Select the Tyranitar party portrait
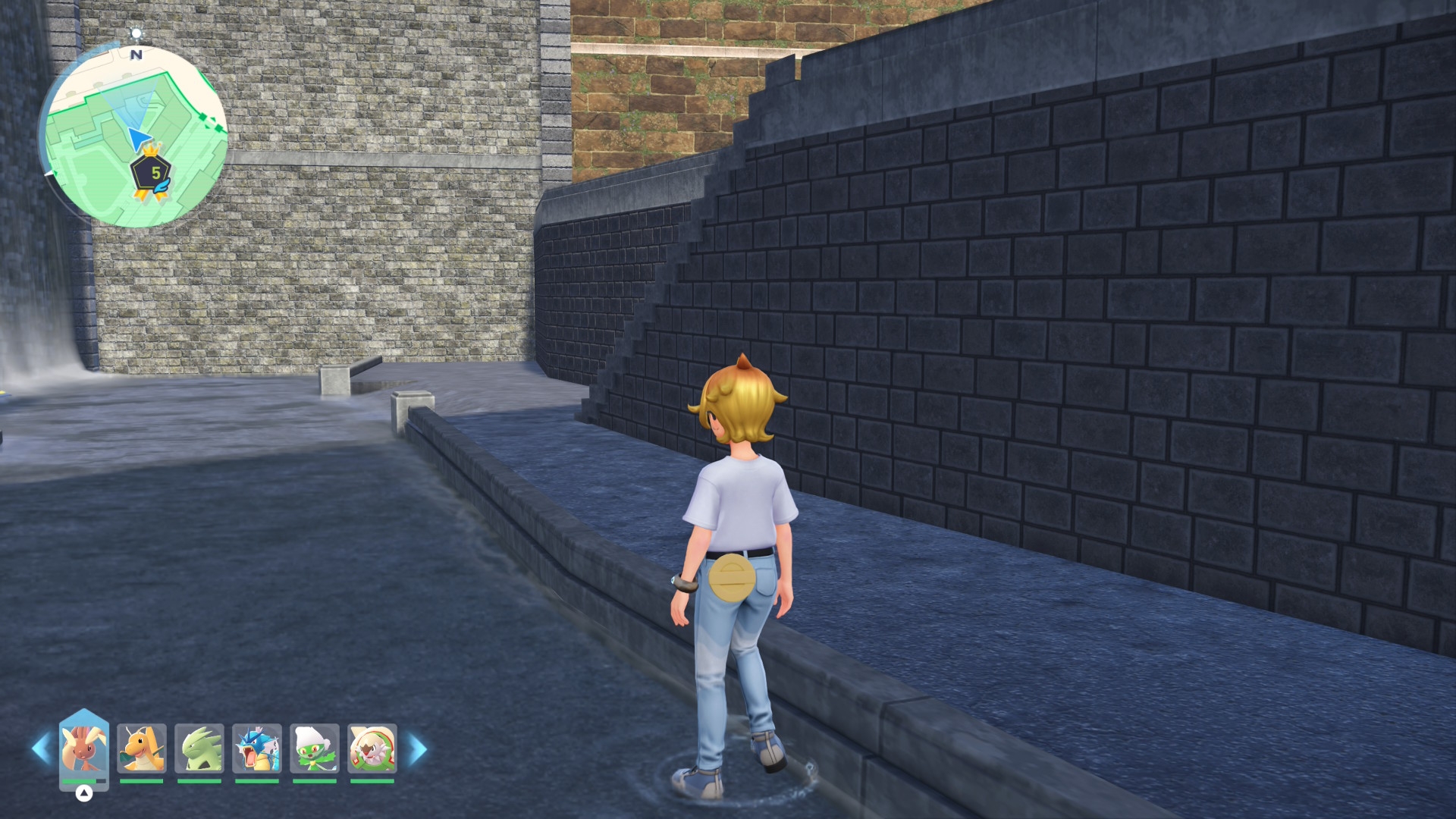The width and height of the screenshot is (1456, 819). [199, 748]
